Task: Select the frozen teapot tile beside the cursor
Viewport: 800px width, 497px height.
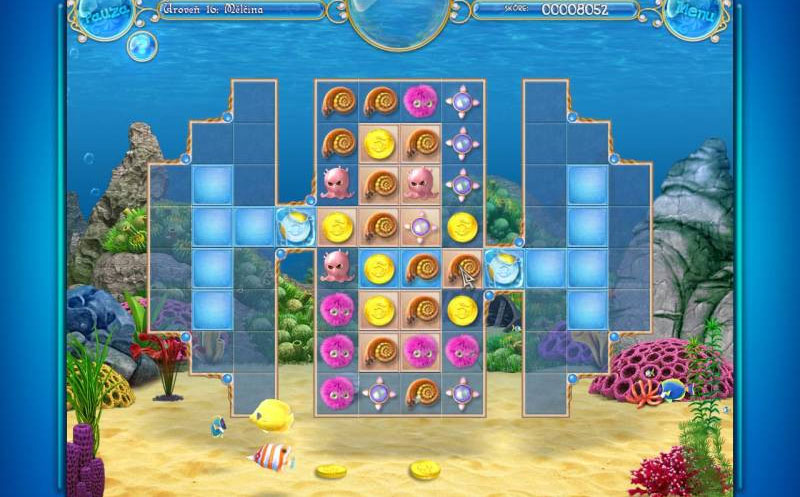Action: coord(503,267)
